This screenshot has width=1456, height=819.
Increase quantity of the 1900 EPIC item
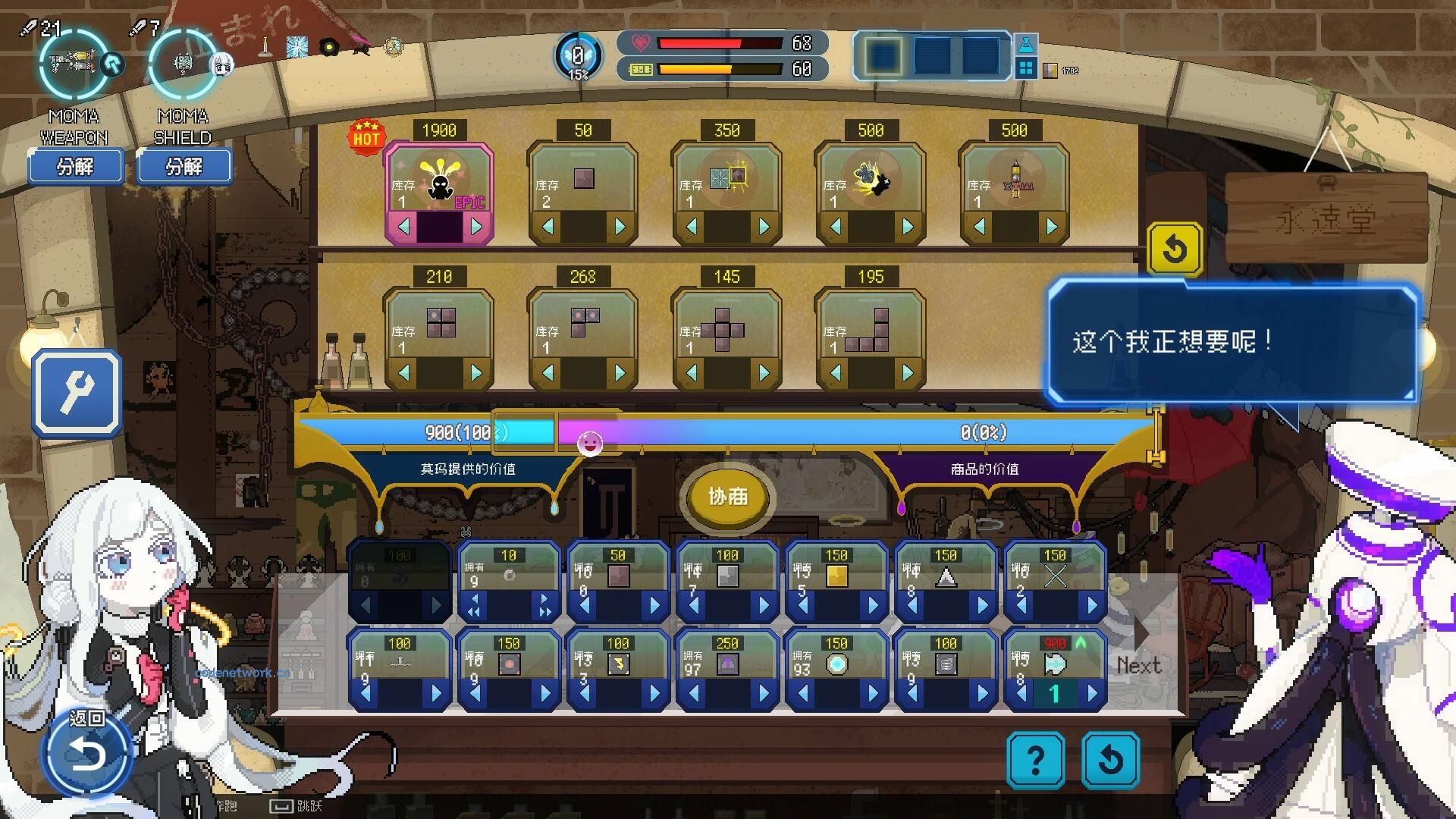476,226
